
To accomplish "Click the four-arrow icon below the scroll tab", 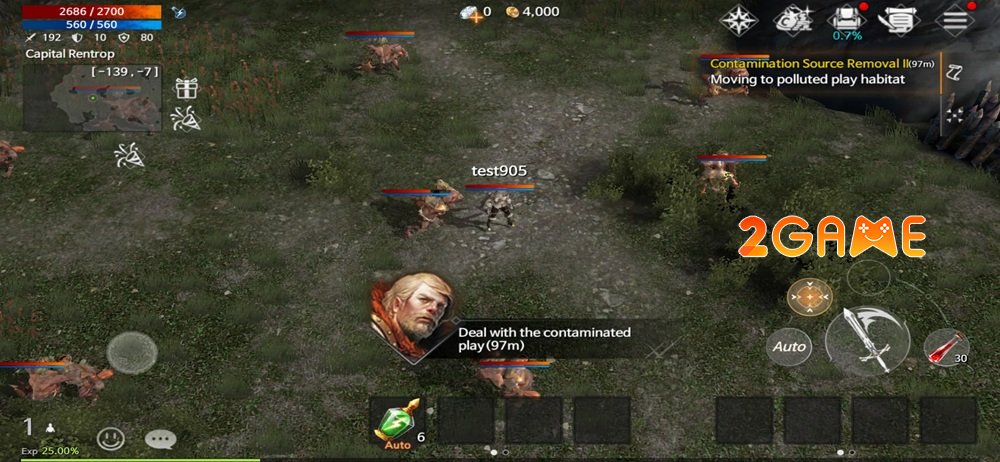I will (x=955, y=112).
